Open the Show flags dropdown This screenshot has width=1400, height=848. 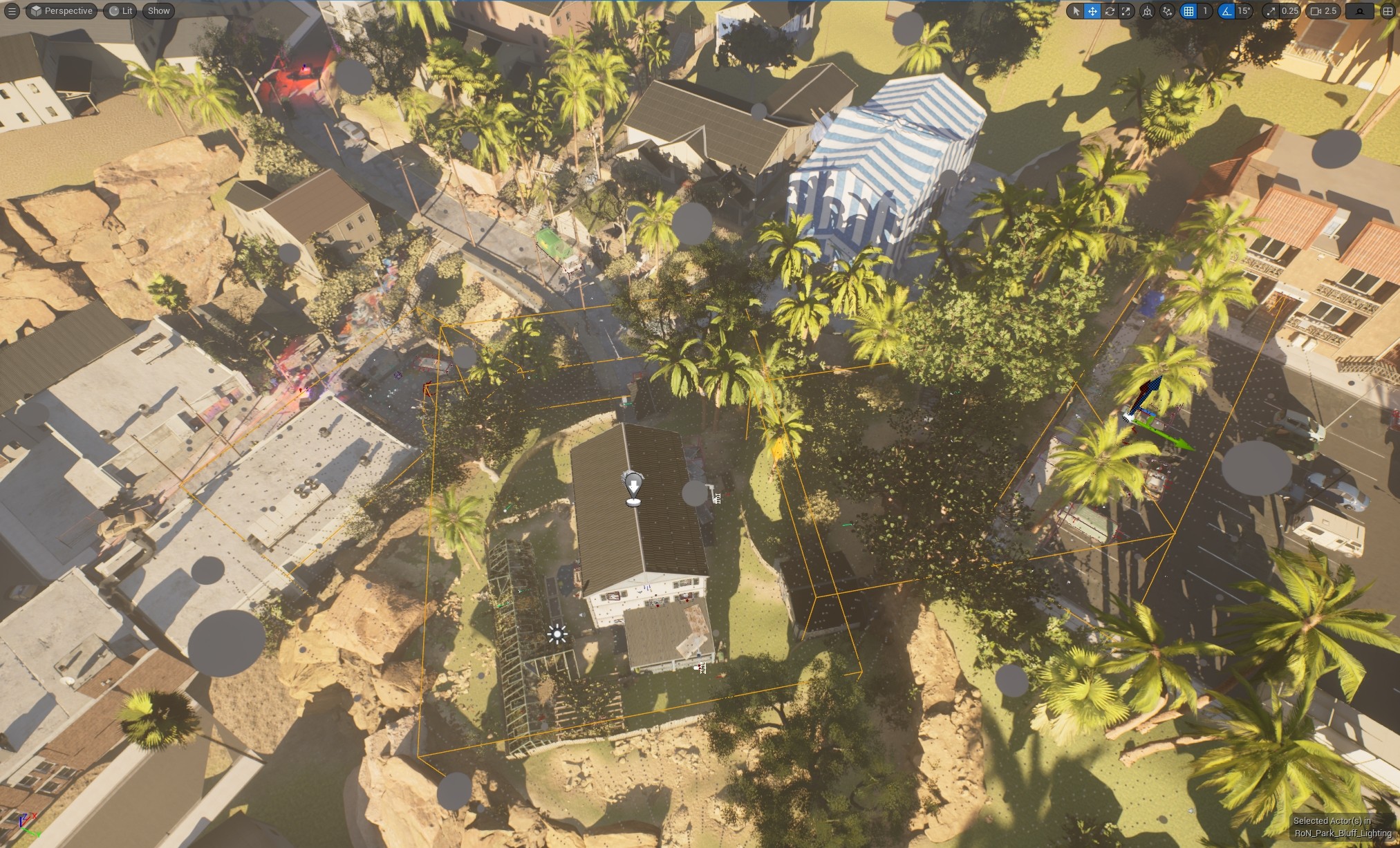click(x=158, y=10)
